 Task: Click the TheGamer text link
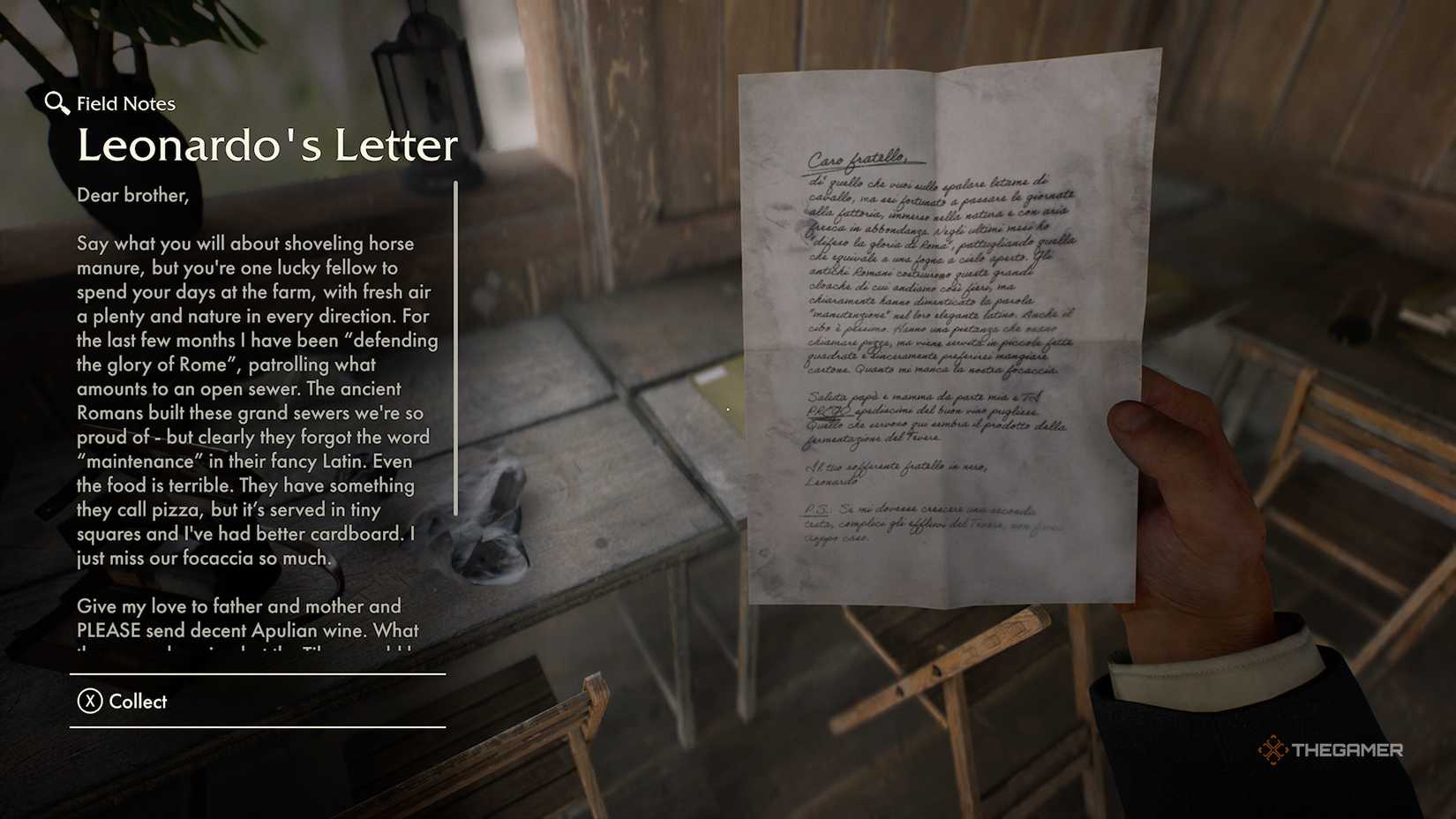1347,751
